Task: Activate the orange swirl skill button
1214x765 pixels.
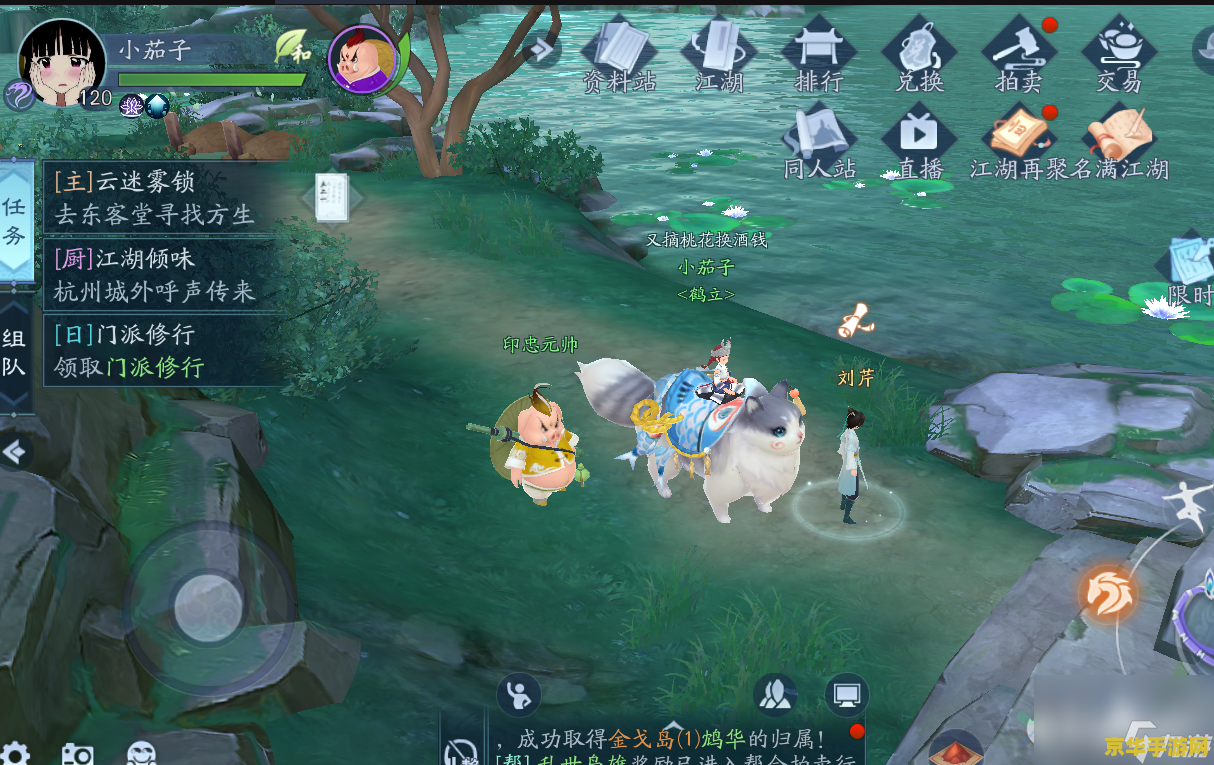Action: coord(1109,593)
